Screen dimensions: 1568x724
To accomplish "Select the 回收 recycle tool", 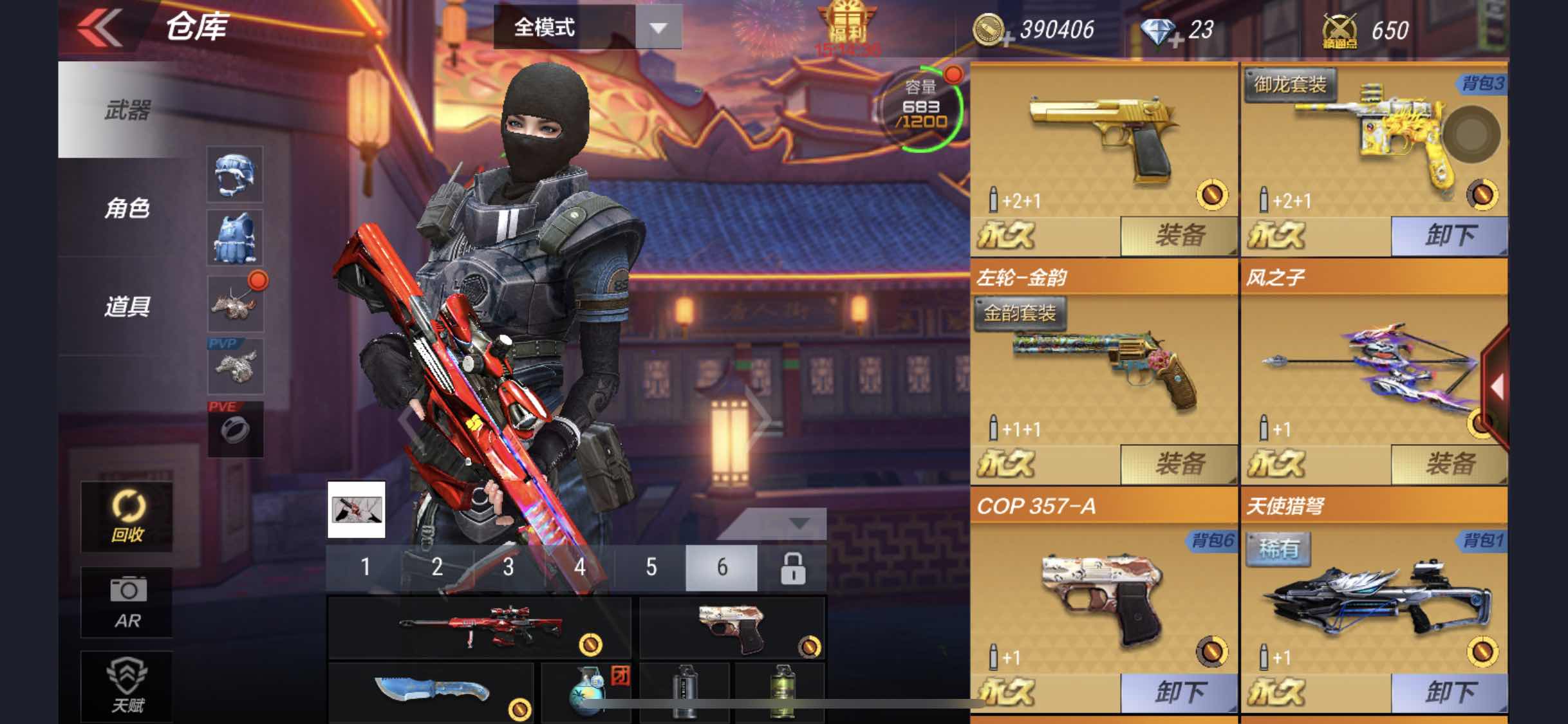I will click(x=126, y=515).
